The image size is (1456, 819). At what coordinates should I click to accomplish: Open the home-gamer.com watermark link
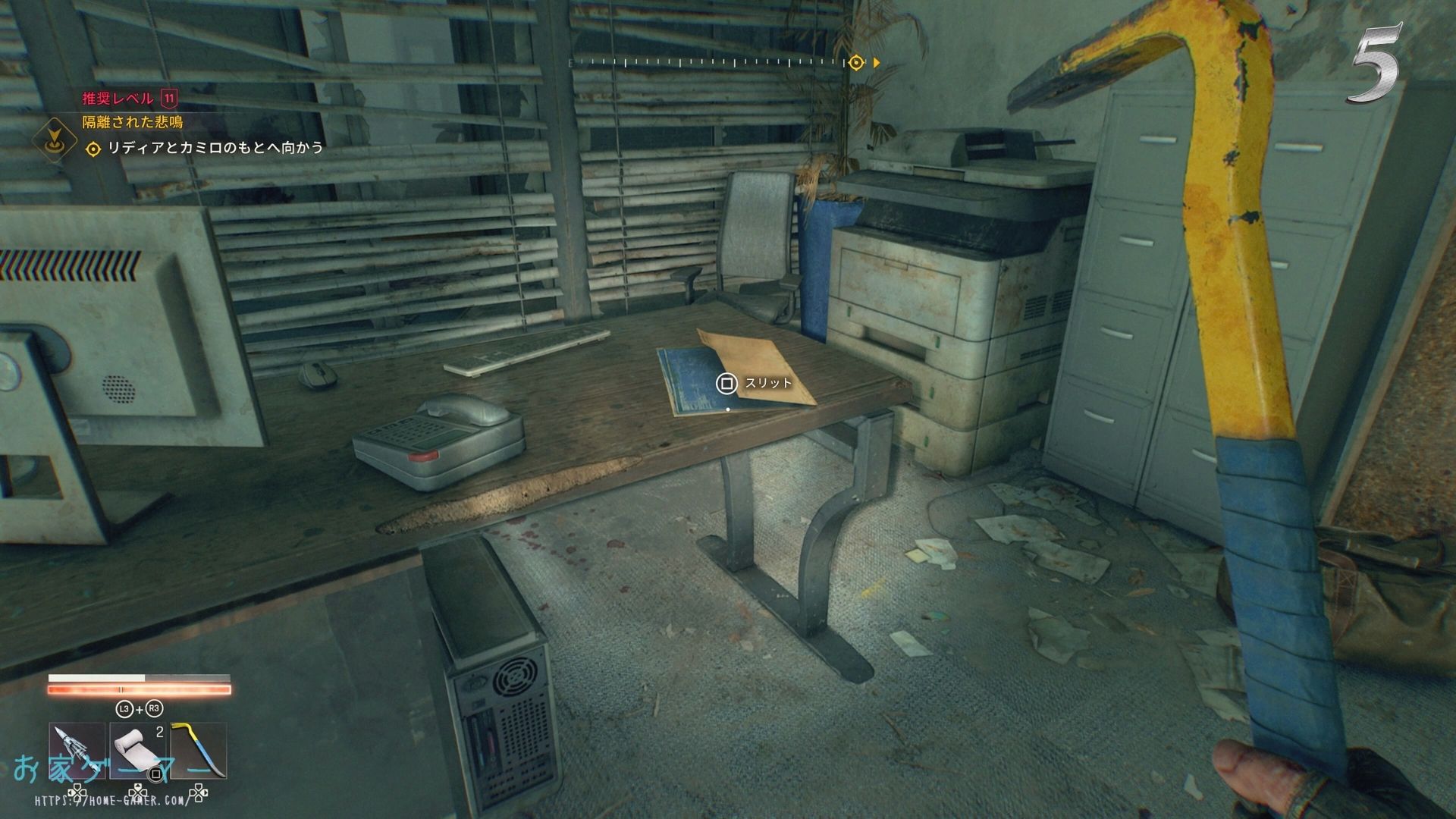click(112, 801)
